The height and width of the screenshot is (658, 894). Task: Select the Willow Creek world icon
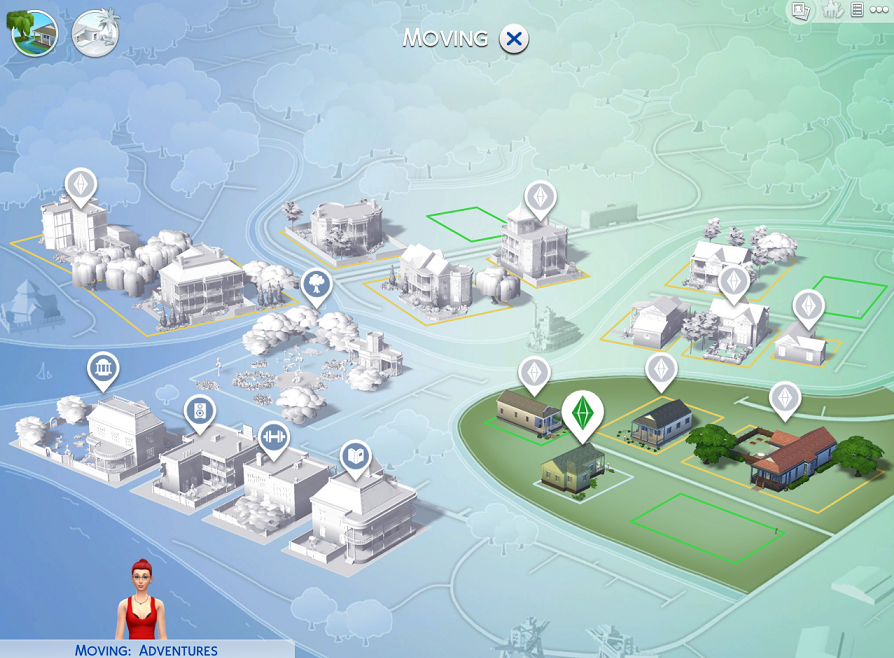[34, 33]
